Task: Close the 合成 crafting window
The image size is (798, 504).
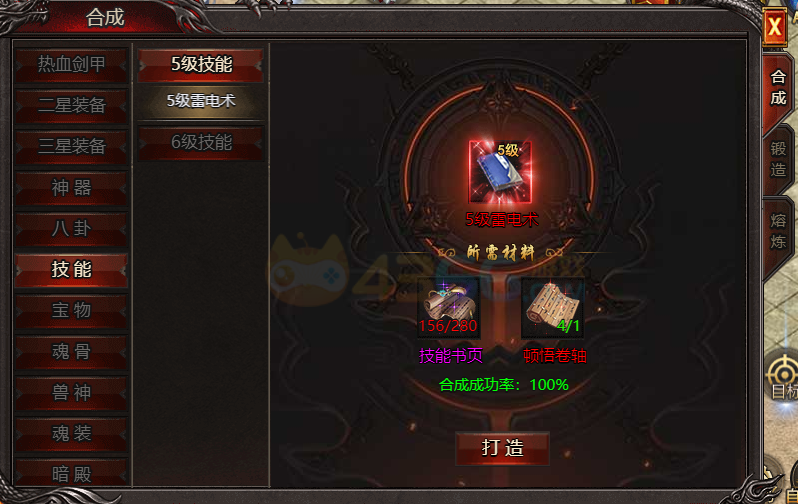Action: pos(774,28)
